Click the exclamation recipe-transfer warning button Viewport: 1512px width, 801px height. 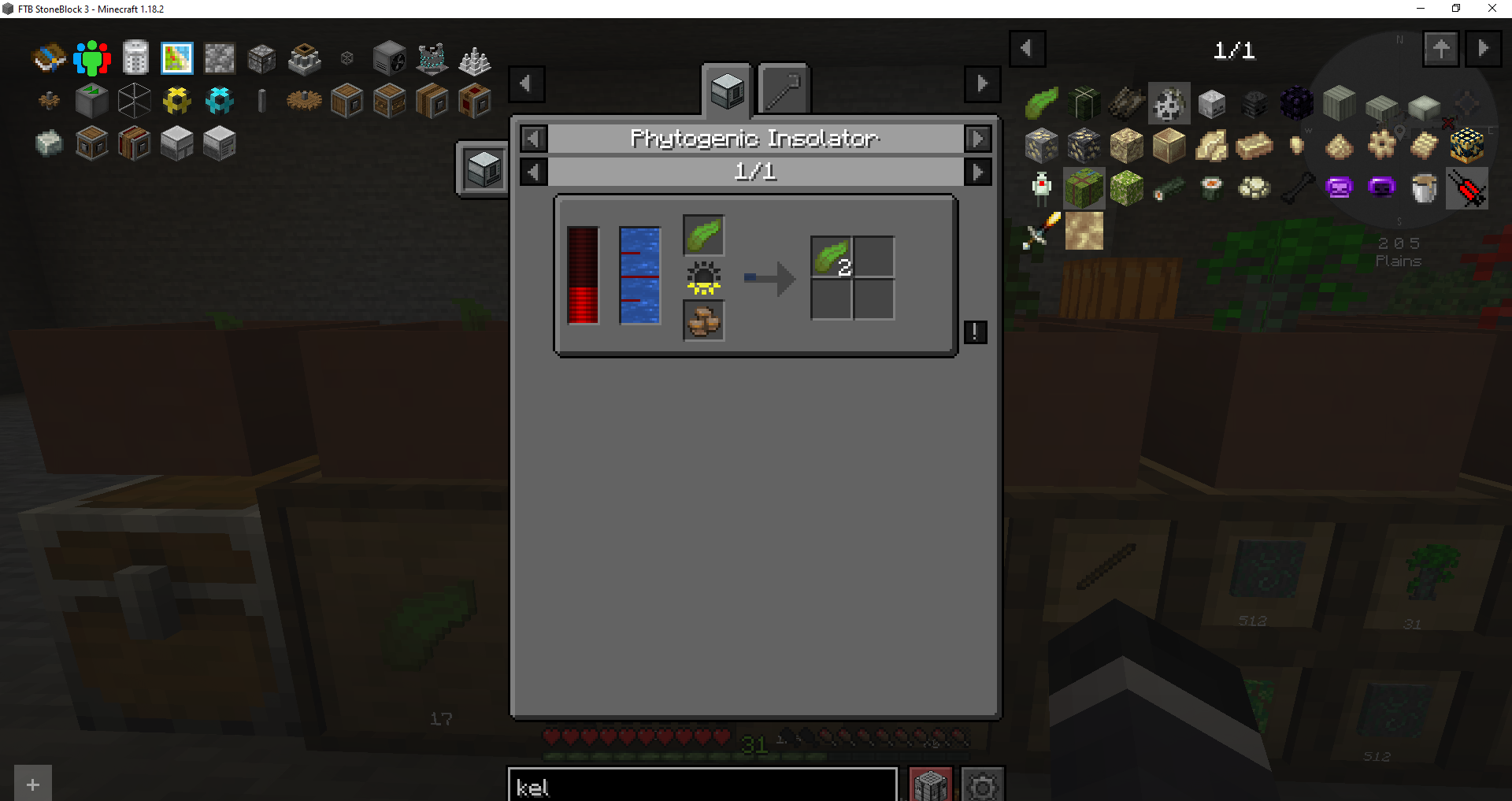click(975, 332)
